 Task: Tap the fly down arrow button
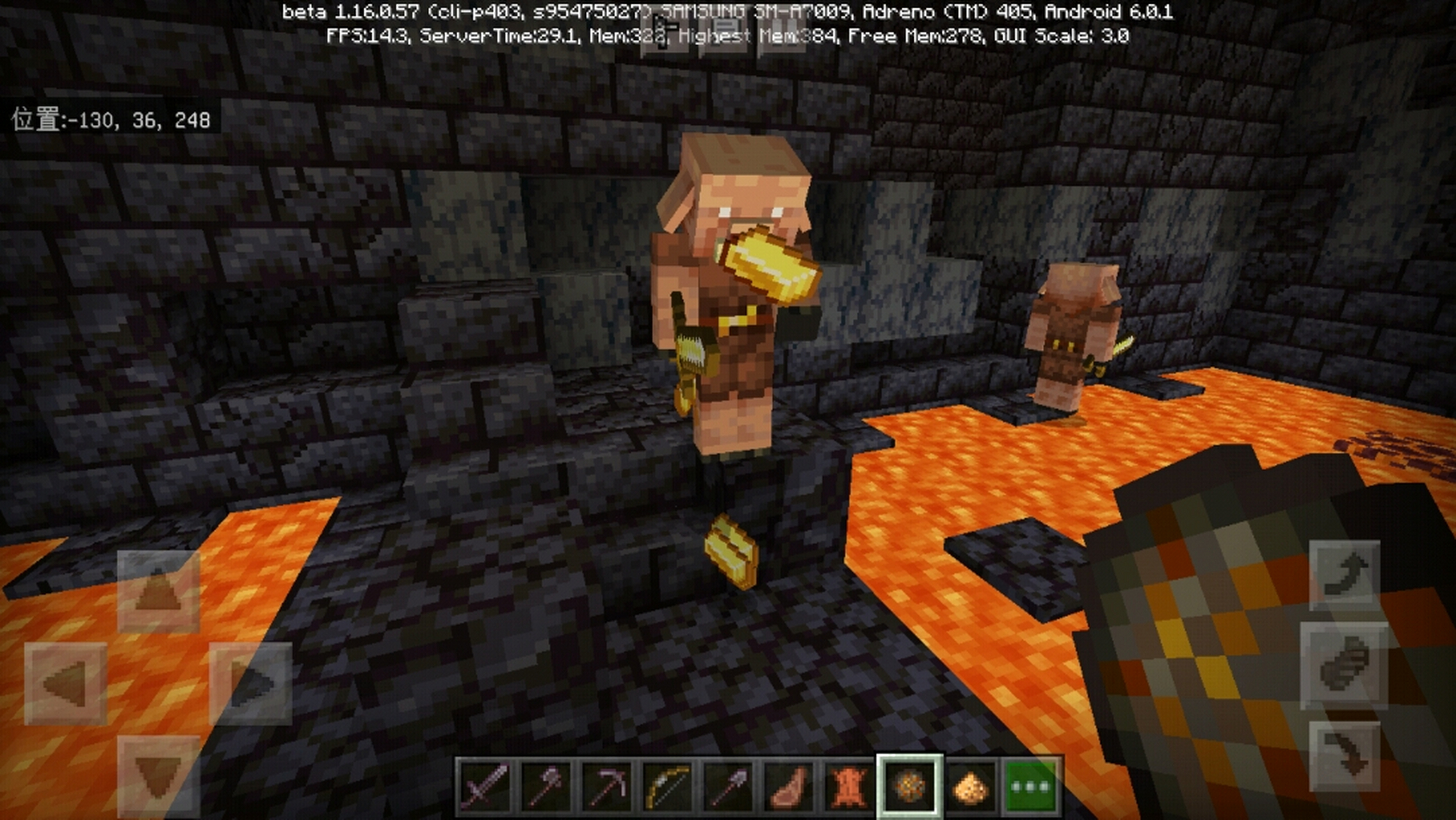click(x=1345, y=757)
